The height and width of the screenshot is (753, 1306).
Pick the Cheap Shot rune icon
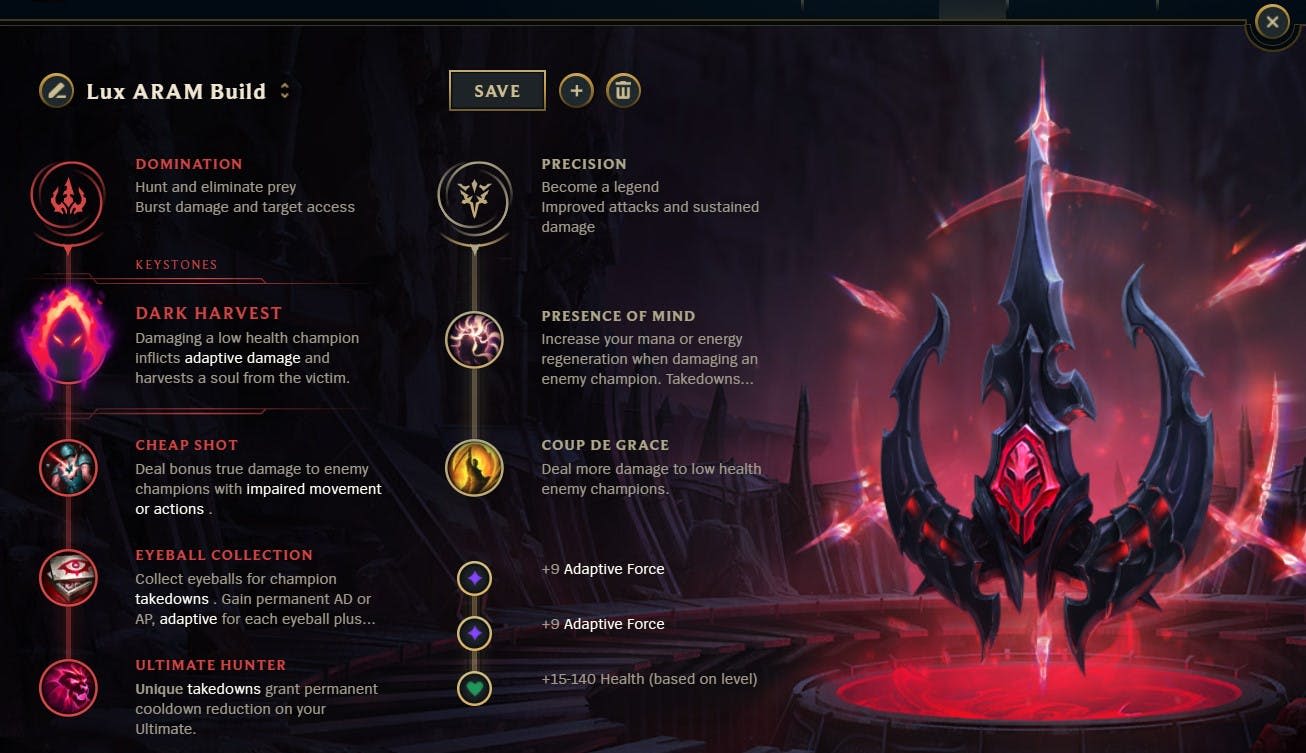[66, 467]
